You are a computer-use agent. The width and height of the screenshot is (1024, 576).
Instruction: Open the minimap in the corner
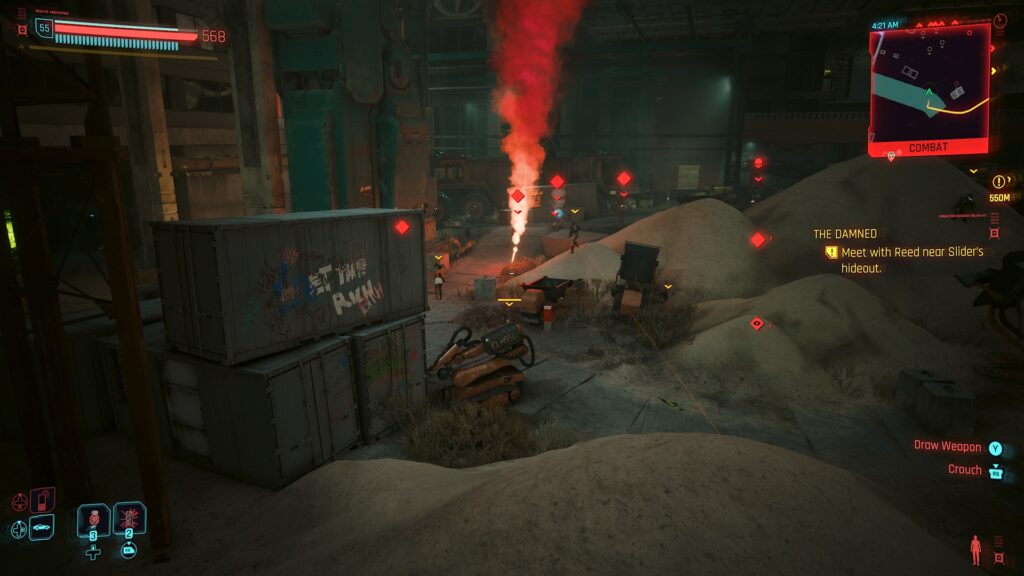tap(929, 85)
